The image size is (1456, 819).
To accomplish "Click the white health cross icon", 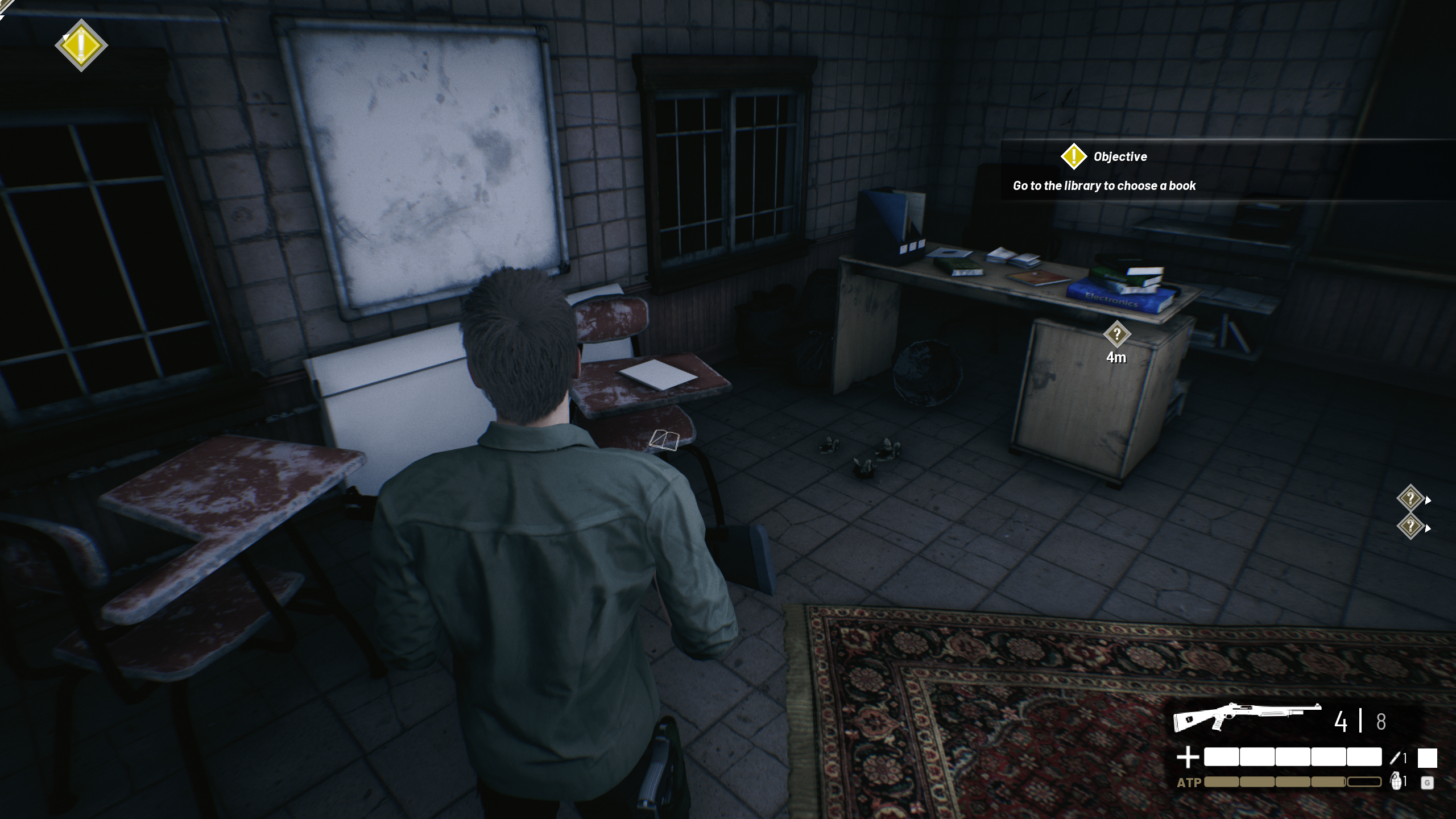I will (x=1188, y=758).
